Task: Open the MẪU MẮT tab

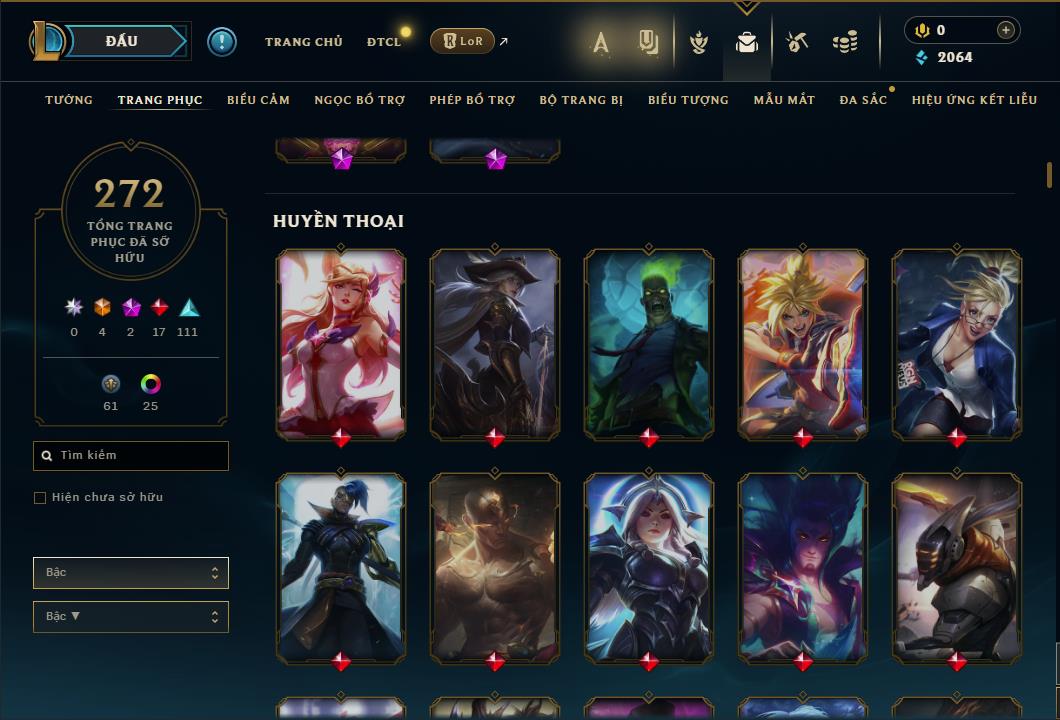Action: pos(784,100)
